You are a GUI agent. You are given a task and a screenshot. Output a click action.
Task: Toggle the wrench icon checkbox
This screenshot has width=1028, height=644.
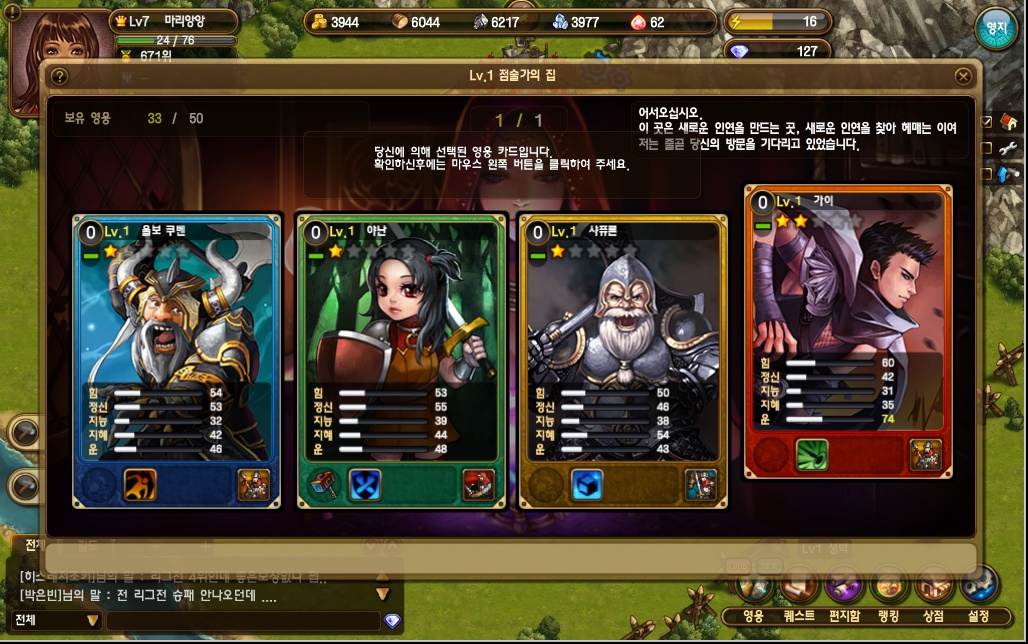tap(987, 148)
